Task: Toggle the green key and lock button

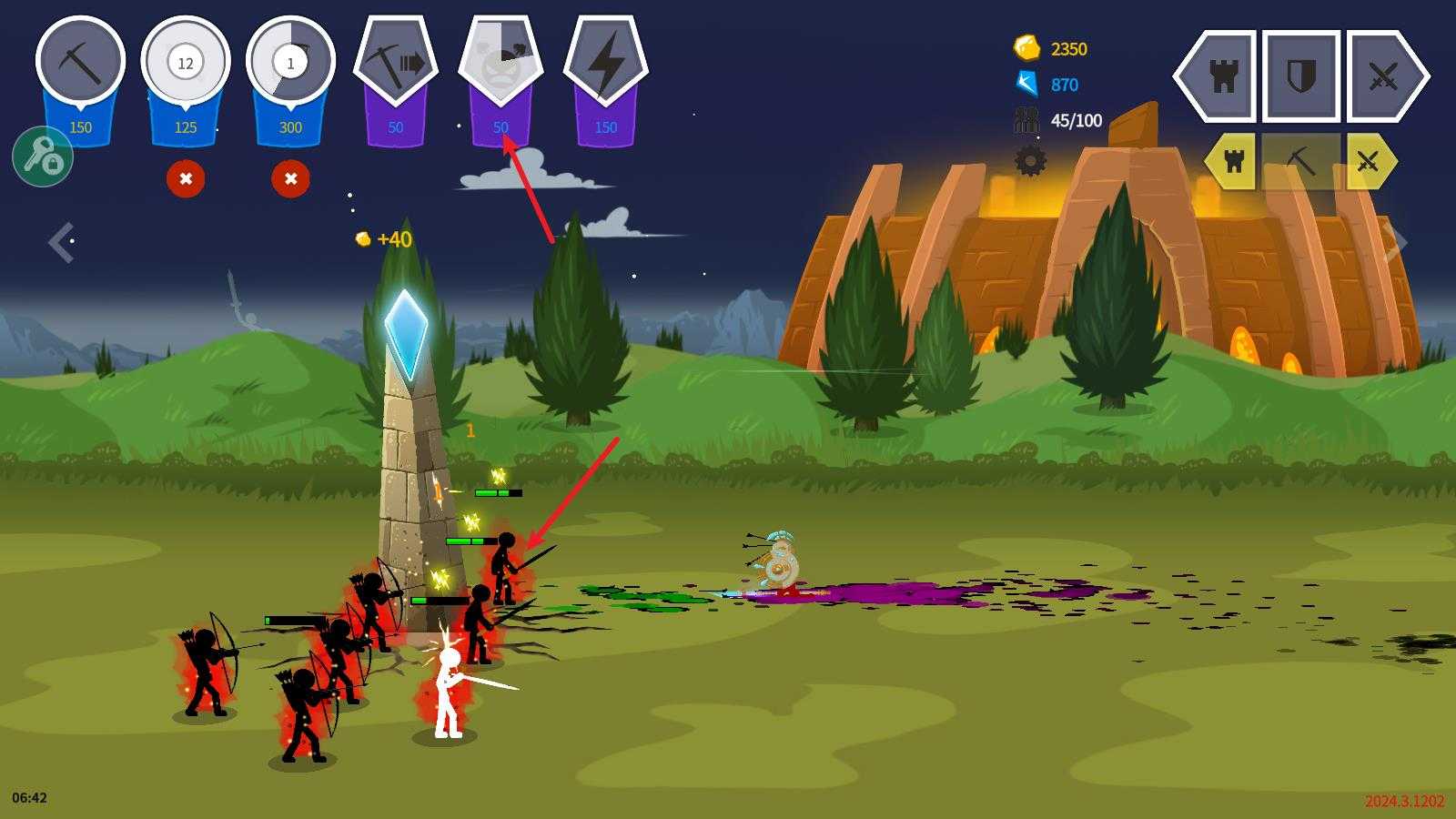Action: coord(43,157)
